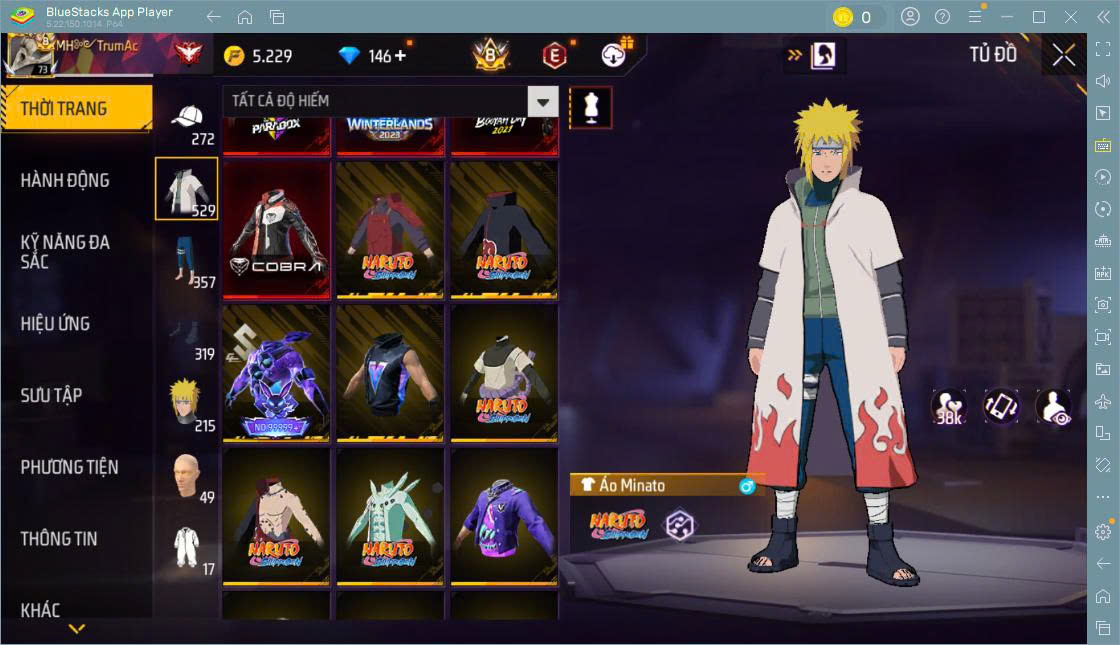Choose the Cobra jacket item
This screenshot has width=1120, height=645.
[x=276, y=229]
